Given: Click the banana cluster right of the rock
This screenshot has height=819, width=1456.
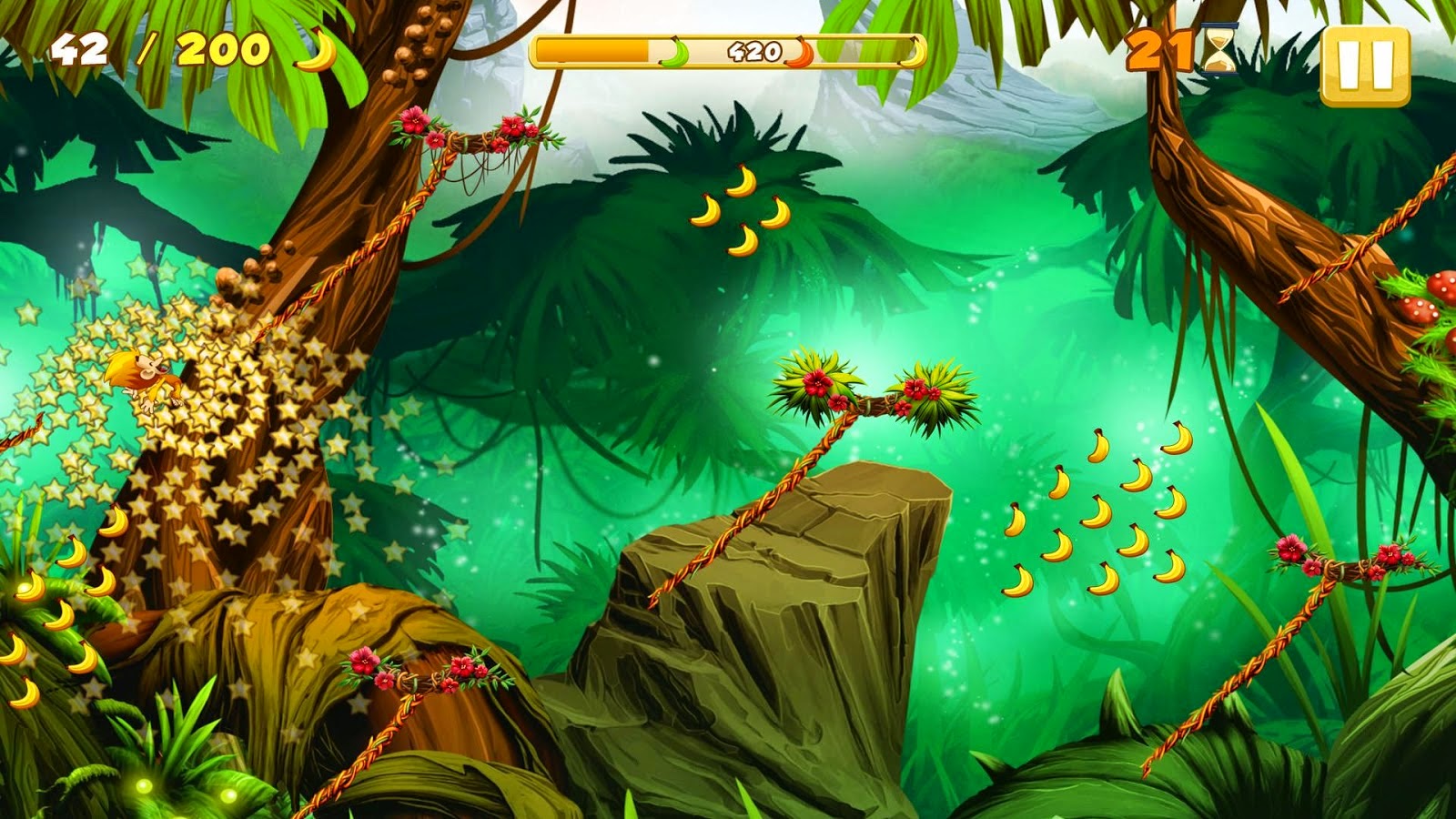Looking at the screenshot, I should point(1092,510).
